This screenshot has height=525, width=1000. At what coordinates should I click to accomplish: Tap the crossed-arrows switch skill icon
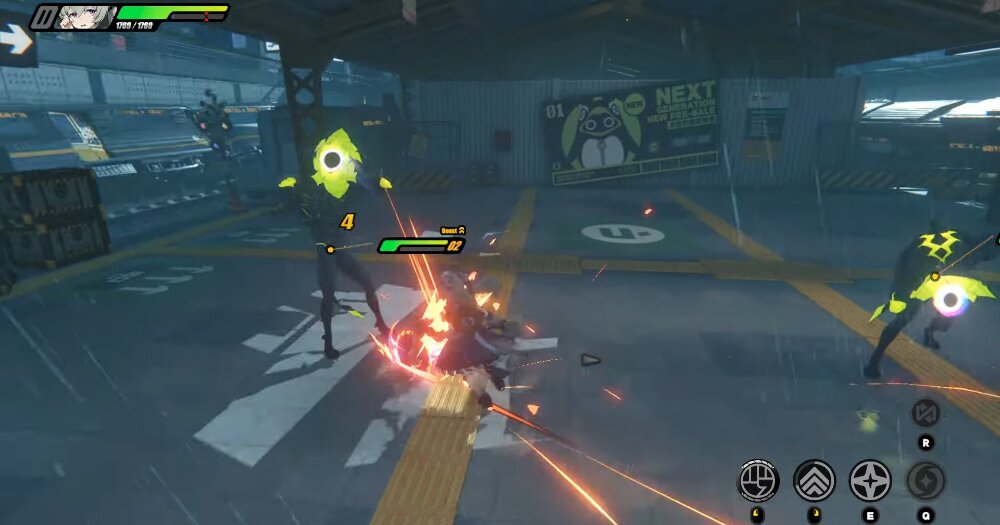tap(926, 412)
